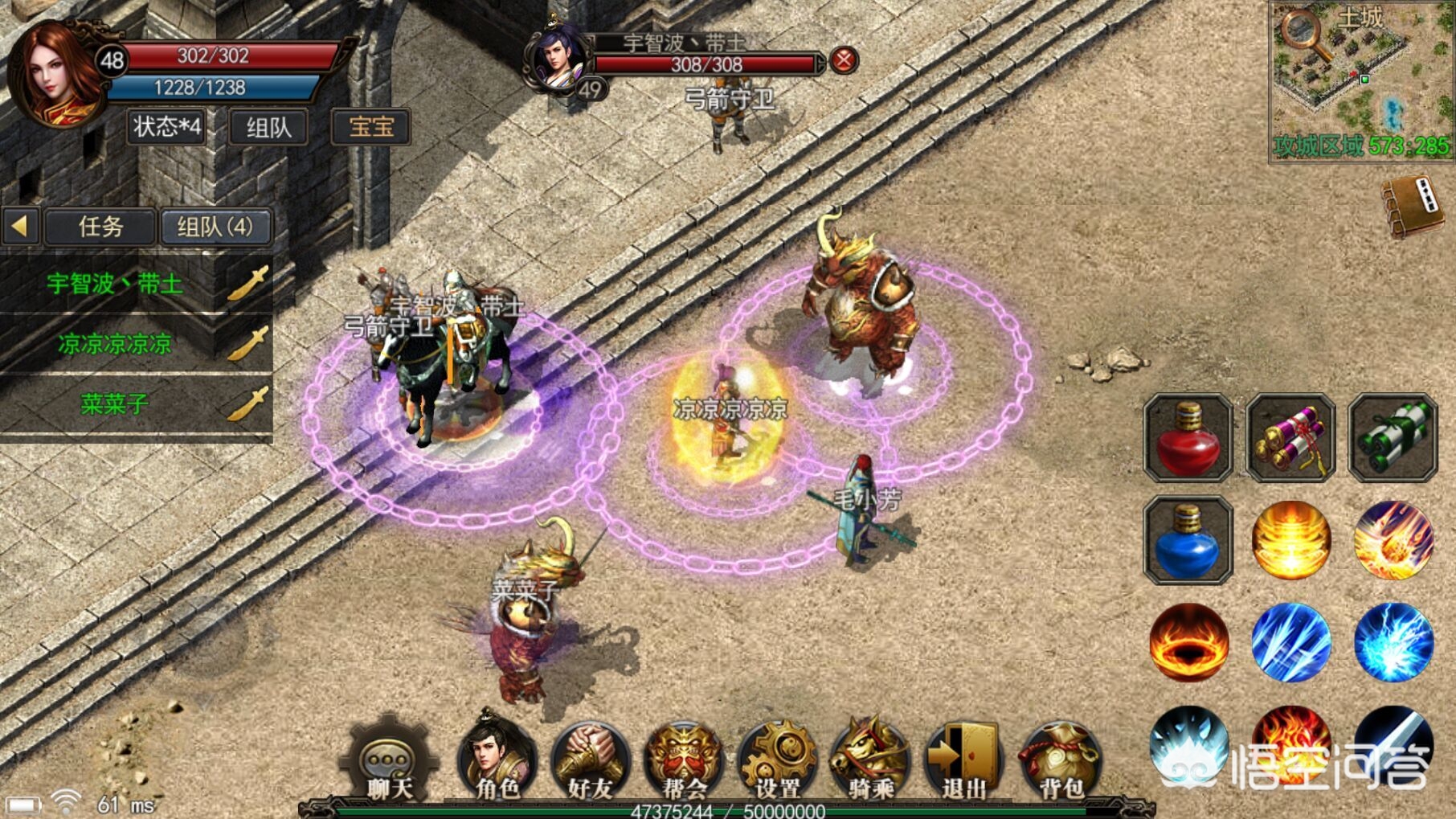Open the 帮会 guild menu
This screenshot has width=1456, height=819.
[x=684, y=761]
